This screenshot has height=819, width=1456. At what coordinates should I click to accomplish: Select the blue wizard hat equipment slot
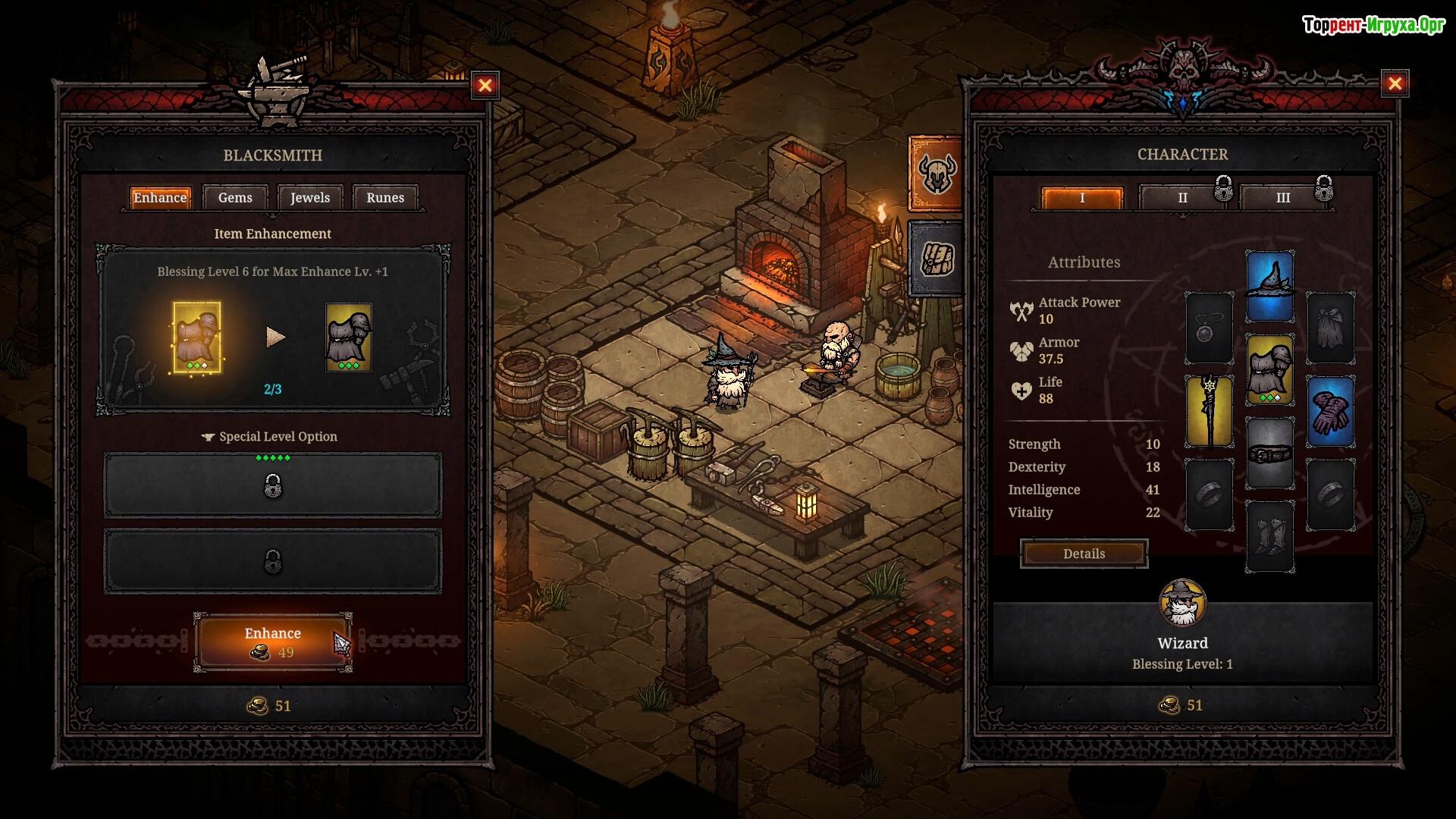[1270, 287]
